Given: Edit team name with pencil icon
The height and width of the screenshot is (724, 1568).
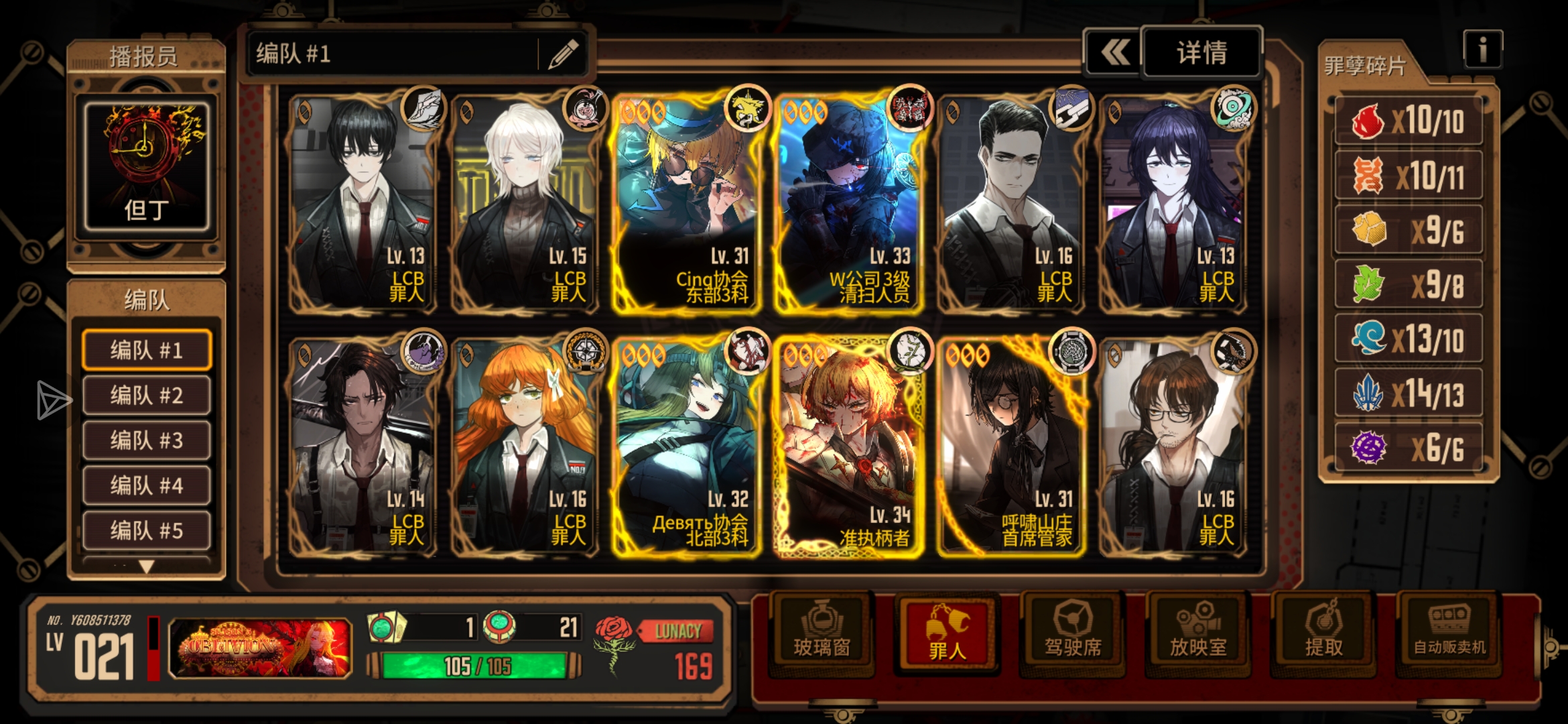Looking at the screenshot, I should click(564, 54).
